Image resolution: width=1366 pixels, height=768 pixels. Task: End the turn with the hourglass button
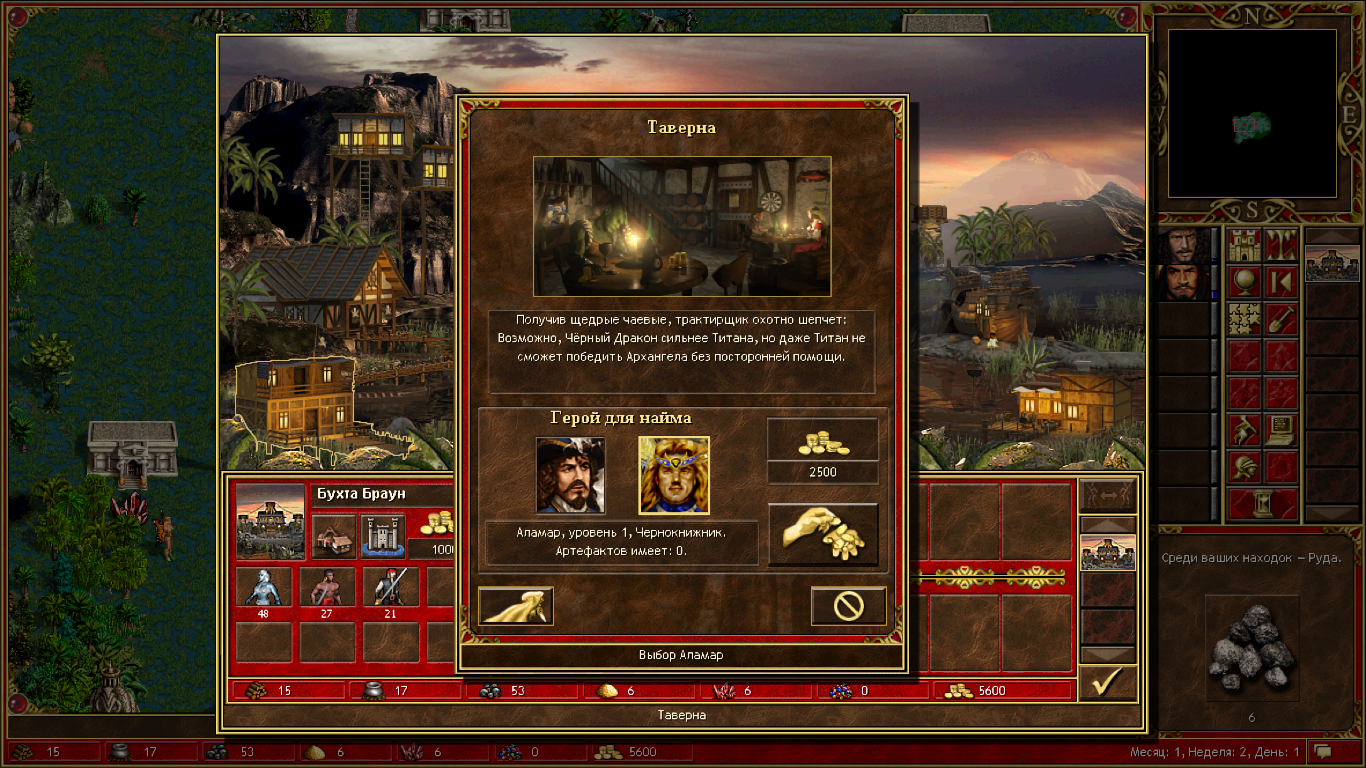pos(1262,504)
